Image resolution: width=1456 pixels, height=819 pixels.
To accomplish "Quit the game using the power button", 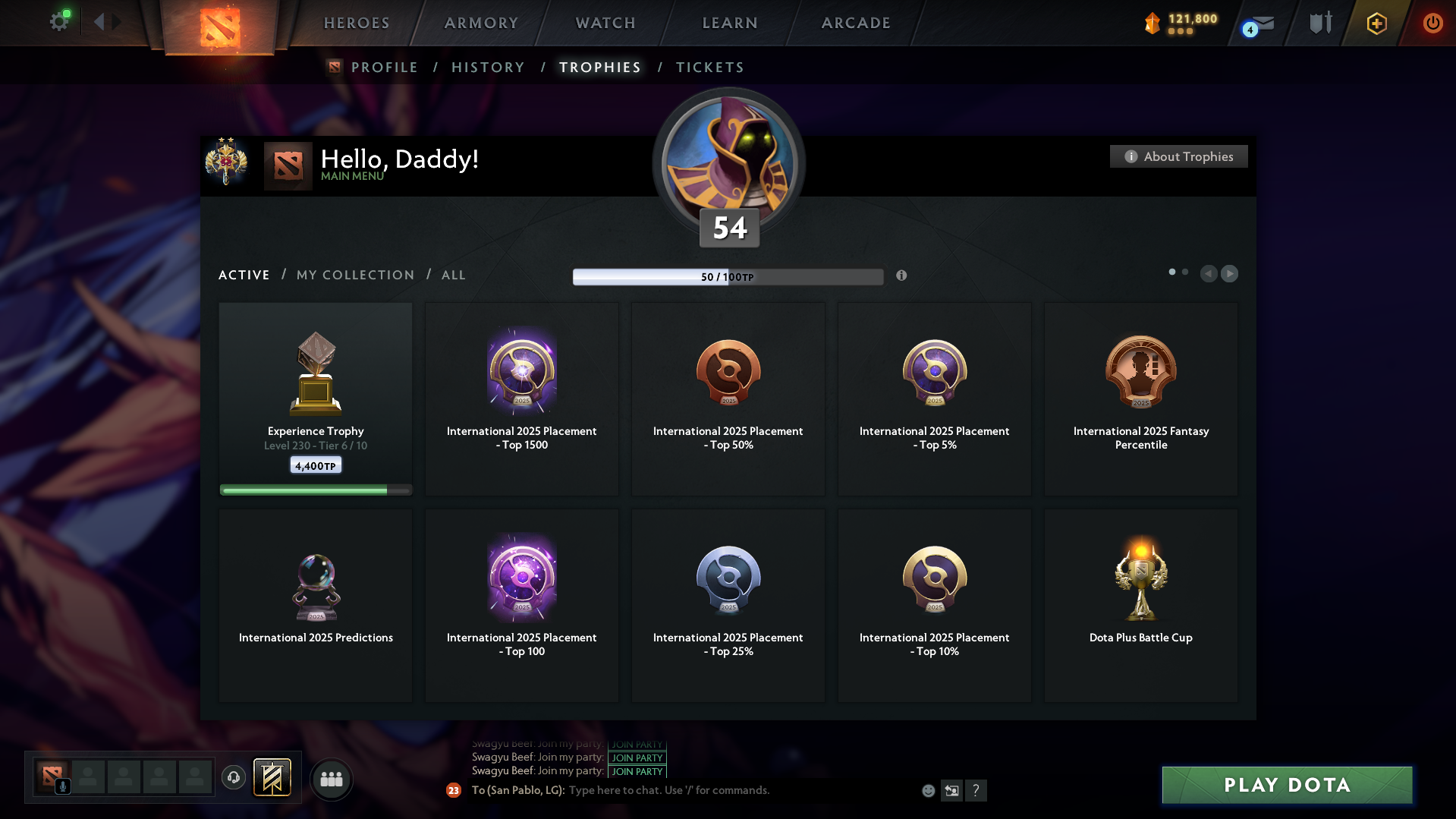I will [x=1432, y=23].
